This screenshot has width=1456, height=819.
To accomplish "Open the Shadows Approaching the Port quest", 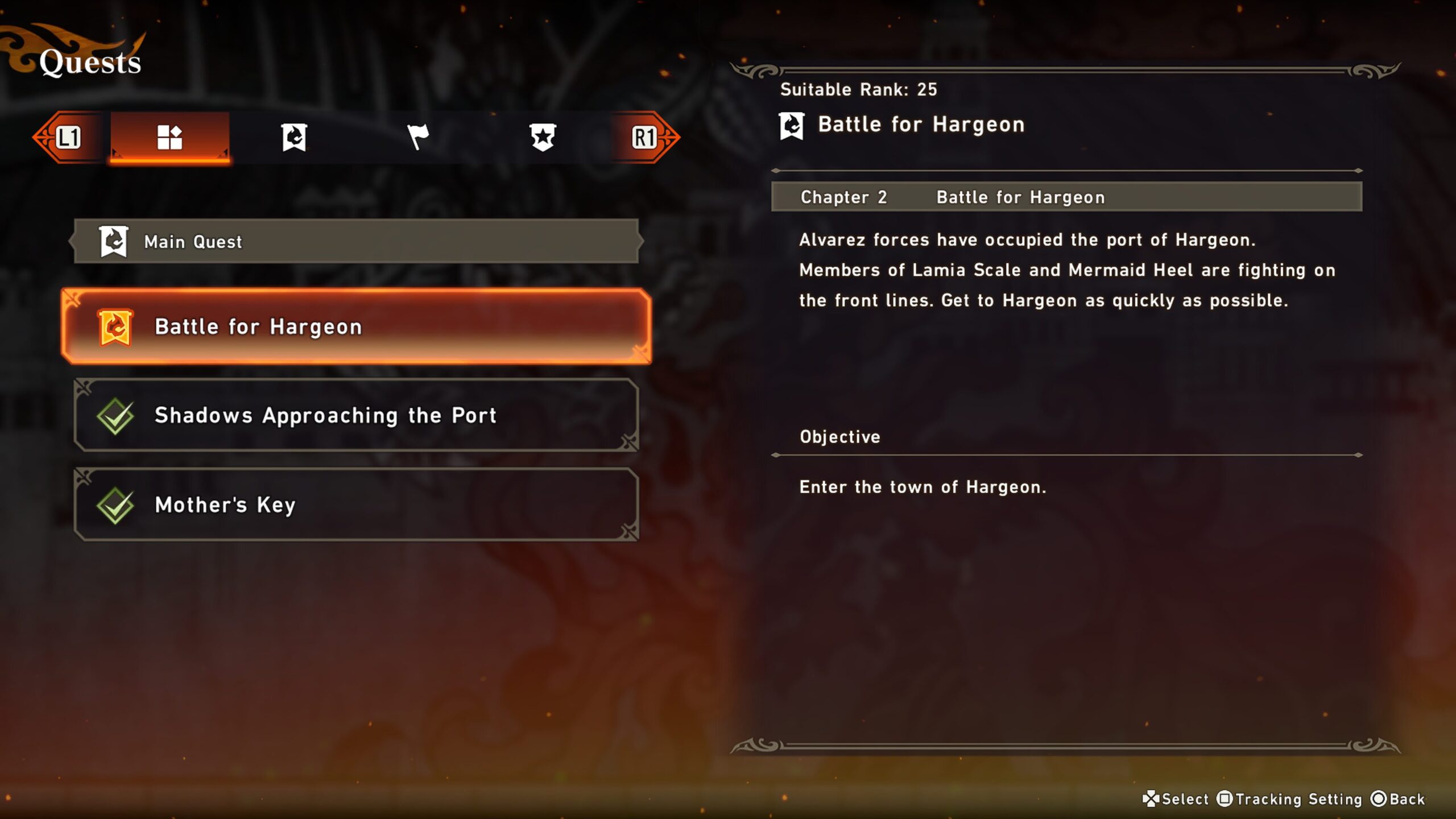I will (x=356, y=416).
